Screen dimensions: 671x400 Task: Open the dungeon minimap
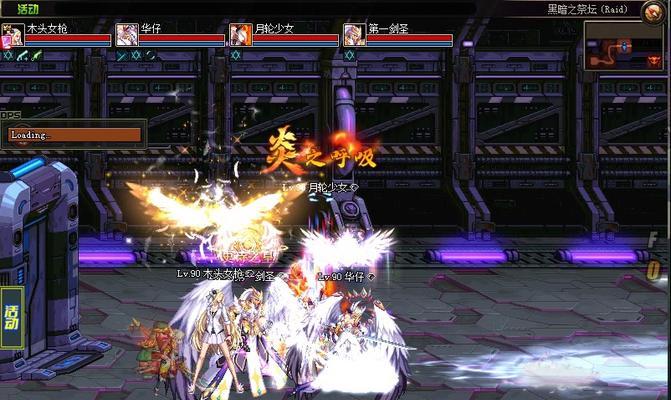click(625, 45)
